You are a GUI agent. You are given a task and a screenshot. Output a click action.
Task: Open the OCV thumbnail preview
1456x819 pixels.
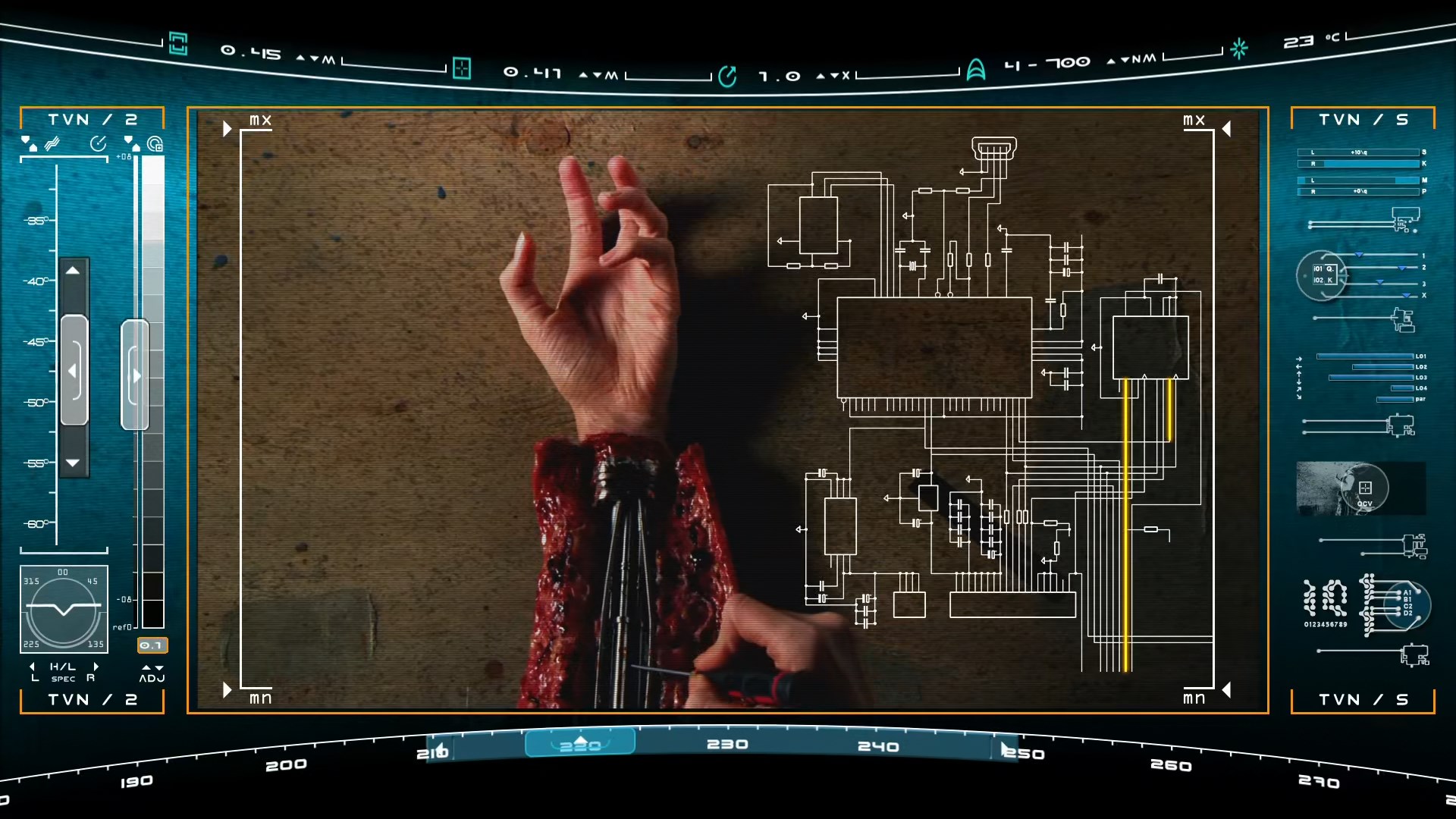[x=1361, y=488]
